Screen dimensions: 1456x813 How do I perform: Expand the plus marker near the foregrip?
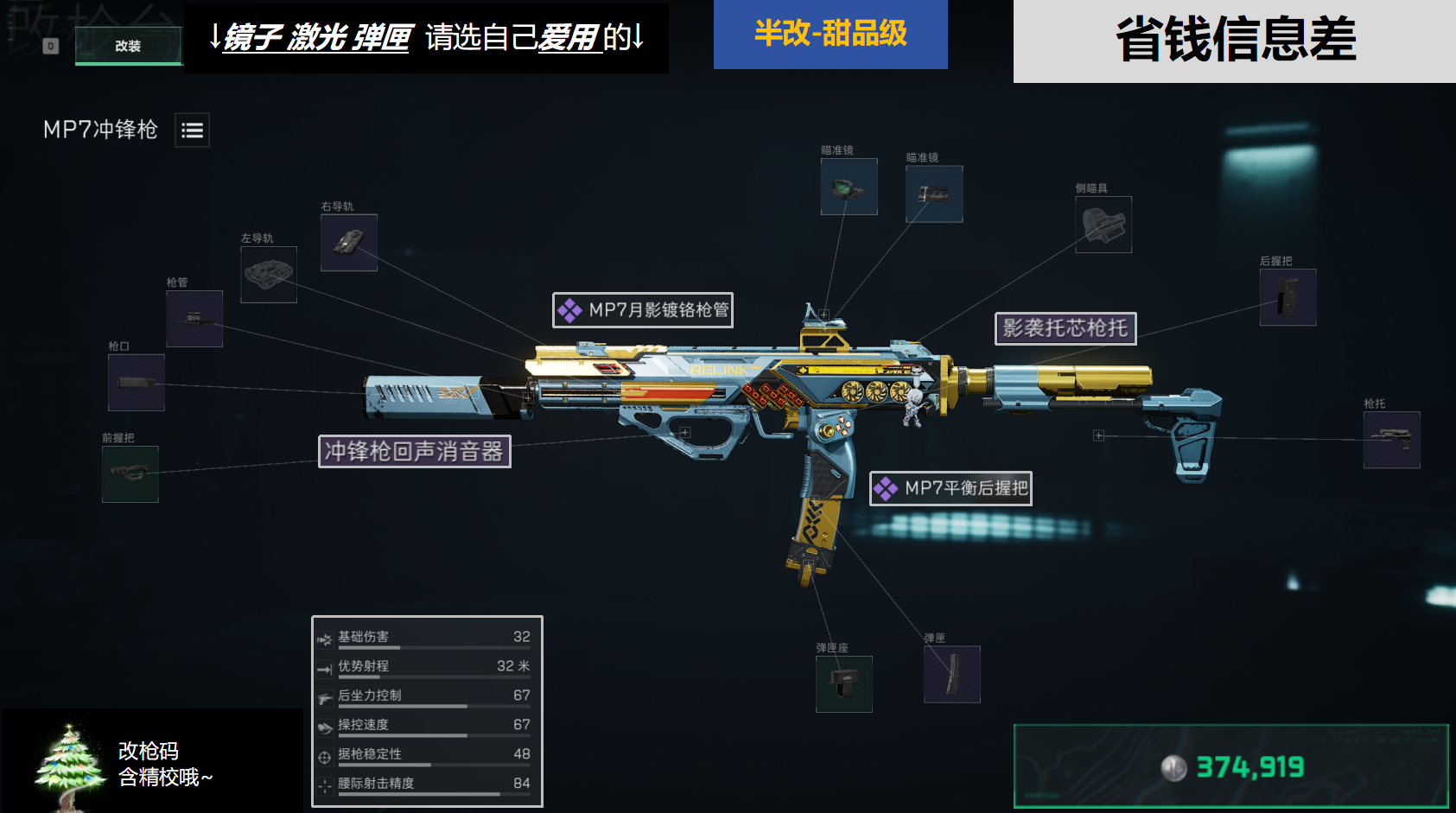[685, 433]
